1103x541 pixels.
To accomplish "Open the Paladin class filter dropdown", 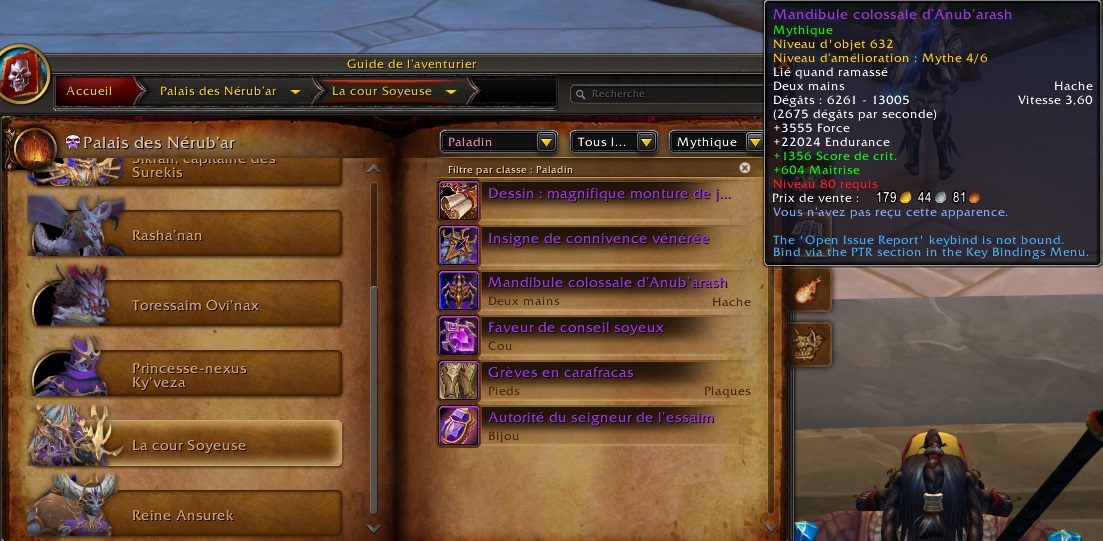I will (498, 142).
